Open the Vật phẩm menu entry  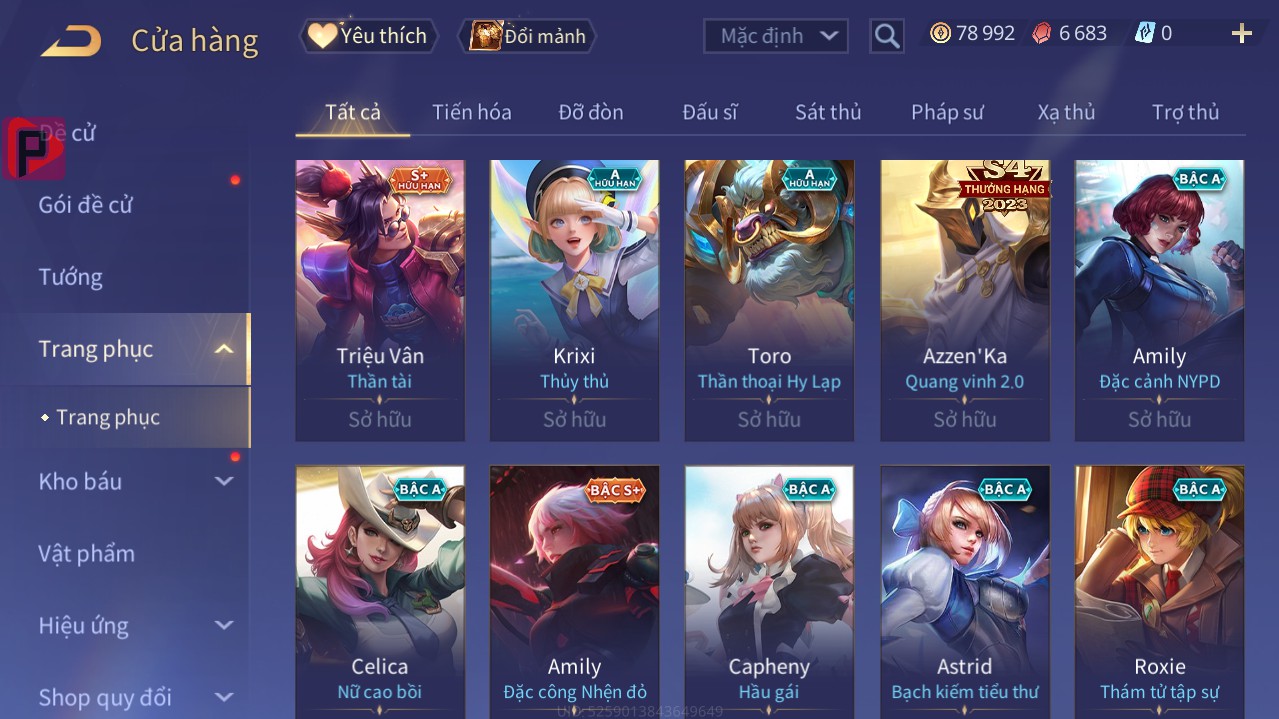(x=87, y=553)
